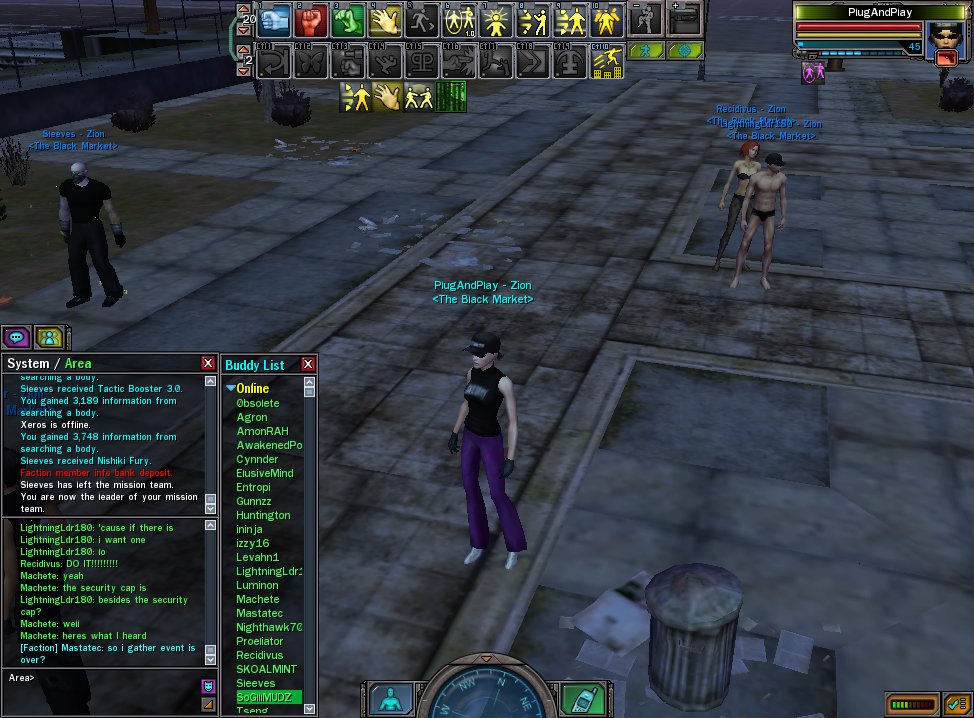Collapse the Online group in Buddy List
The image size is (974, 718).
click(x=231, y=388)
